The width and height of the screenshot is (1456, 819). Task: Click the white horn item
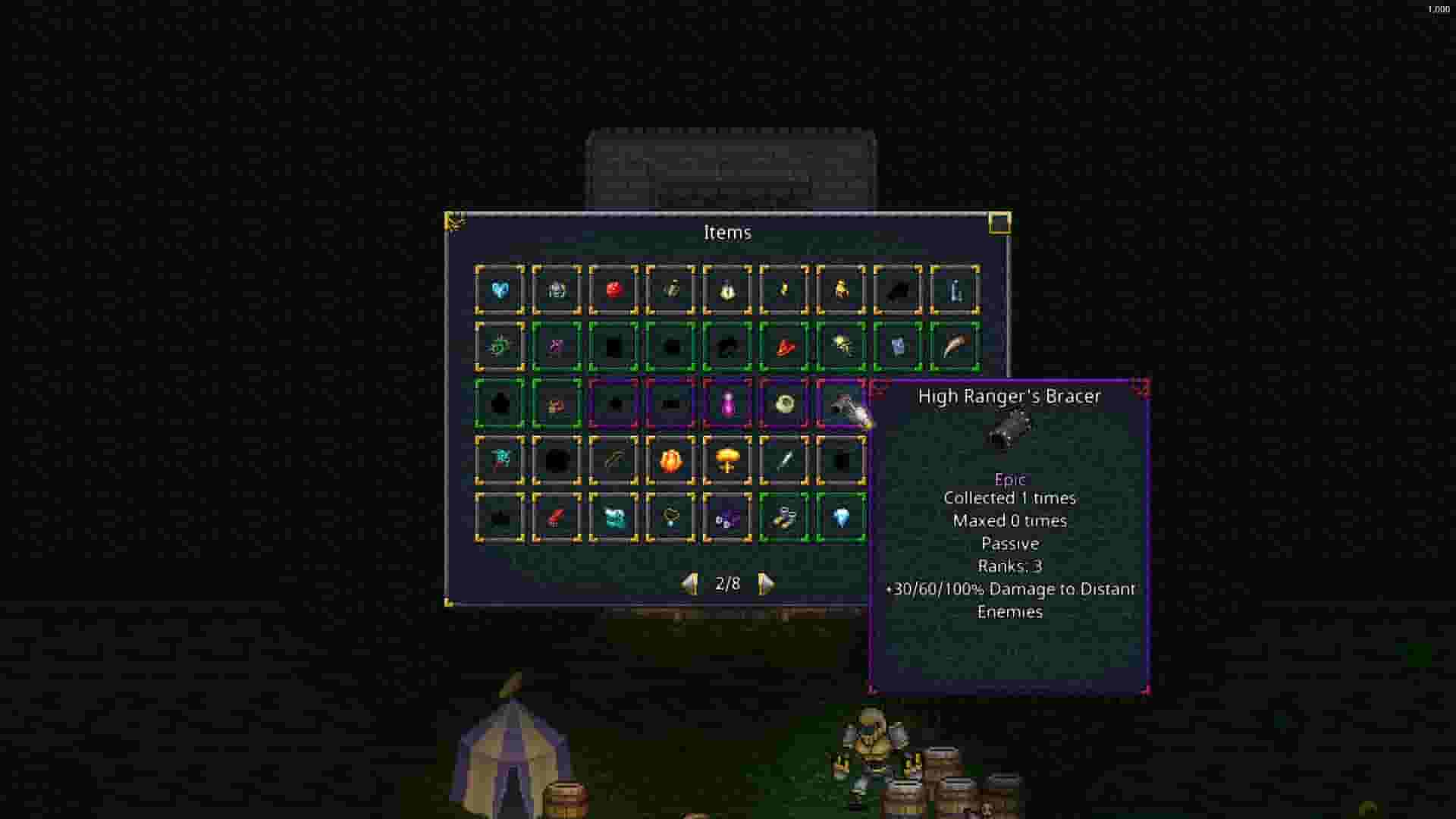point(955,347)
